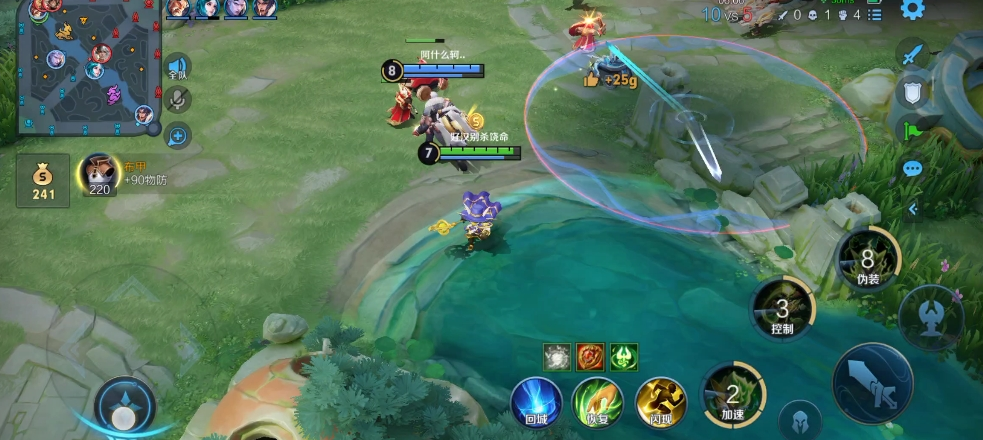Send the shield defend signal
983x440 pixels.
[x=912, y=91]
